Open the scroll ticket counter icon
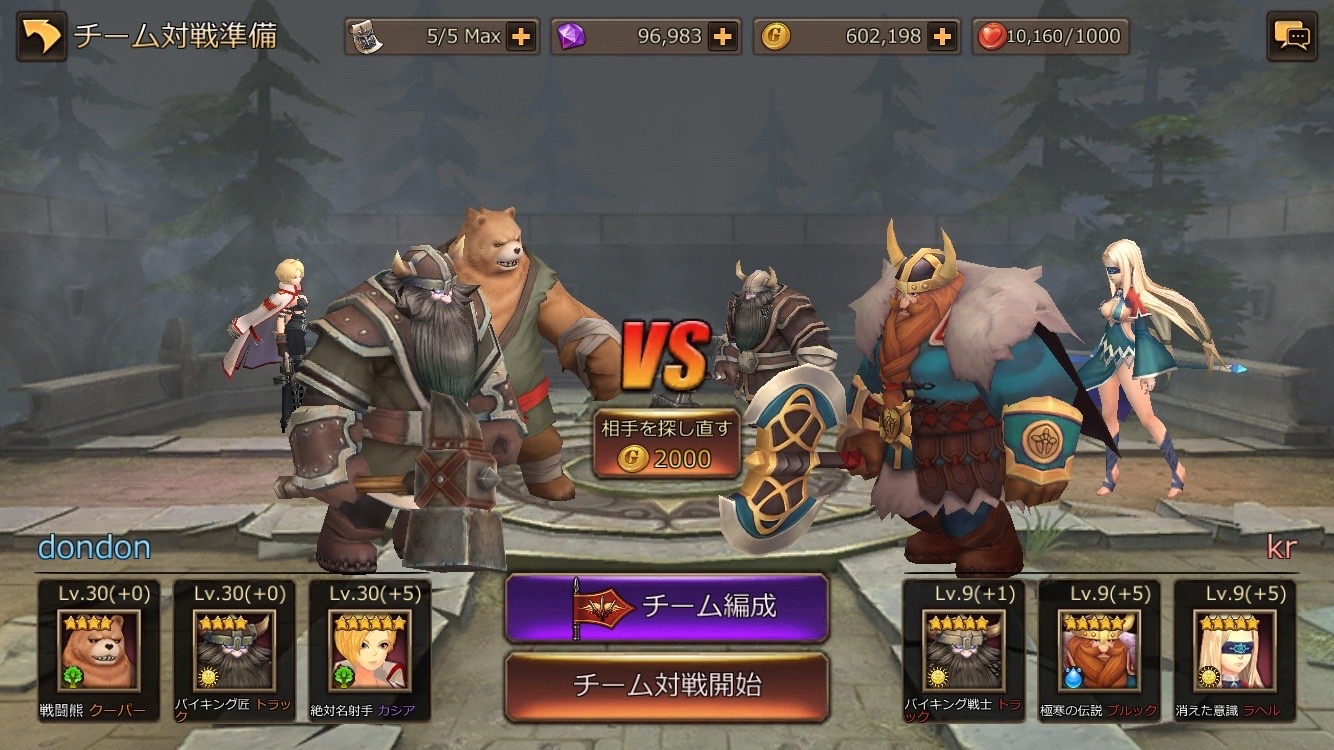1334x750 pixels. click(x=363, y=35)
